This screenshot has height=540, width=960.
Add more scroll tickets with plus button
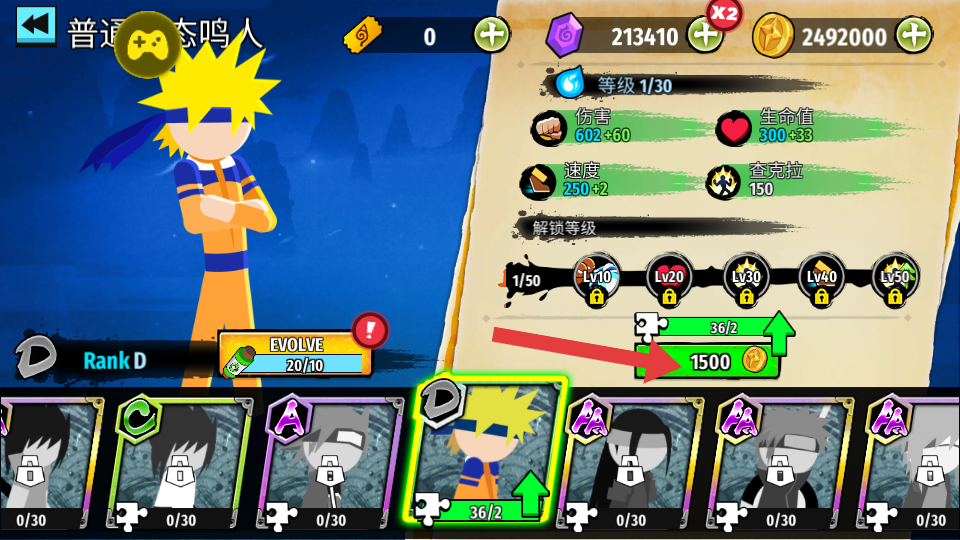(491, 36)
